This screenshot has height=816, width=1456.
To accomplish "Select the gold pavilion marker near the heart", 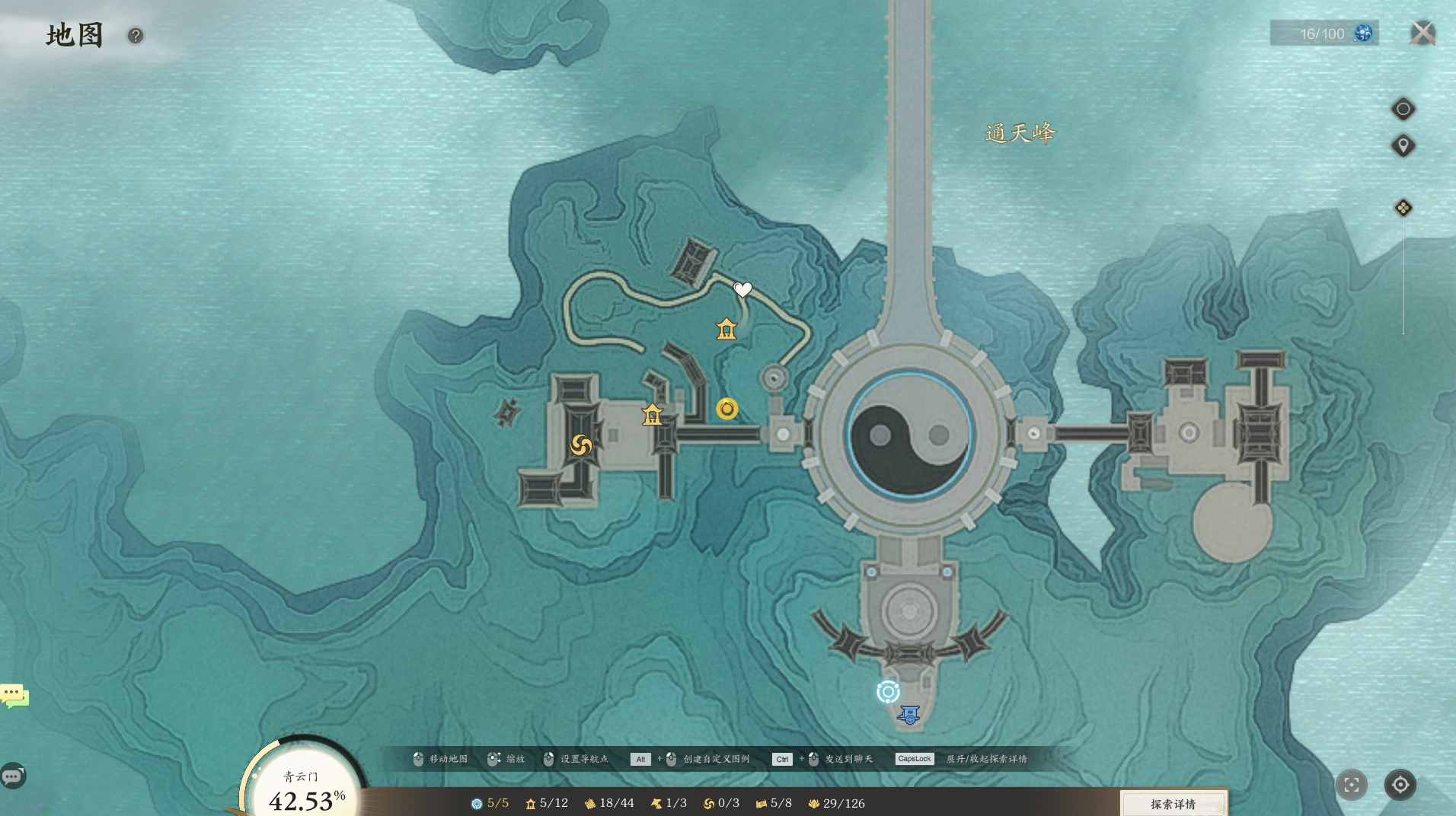I will pyautogui.click(x=726, y=329).
